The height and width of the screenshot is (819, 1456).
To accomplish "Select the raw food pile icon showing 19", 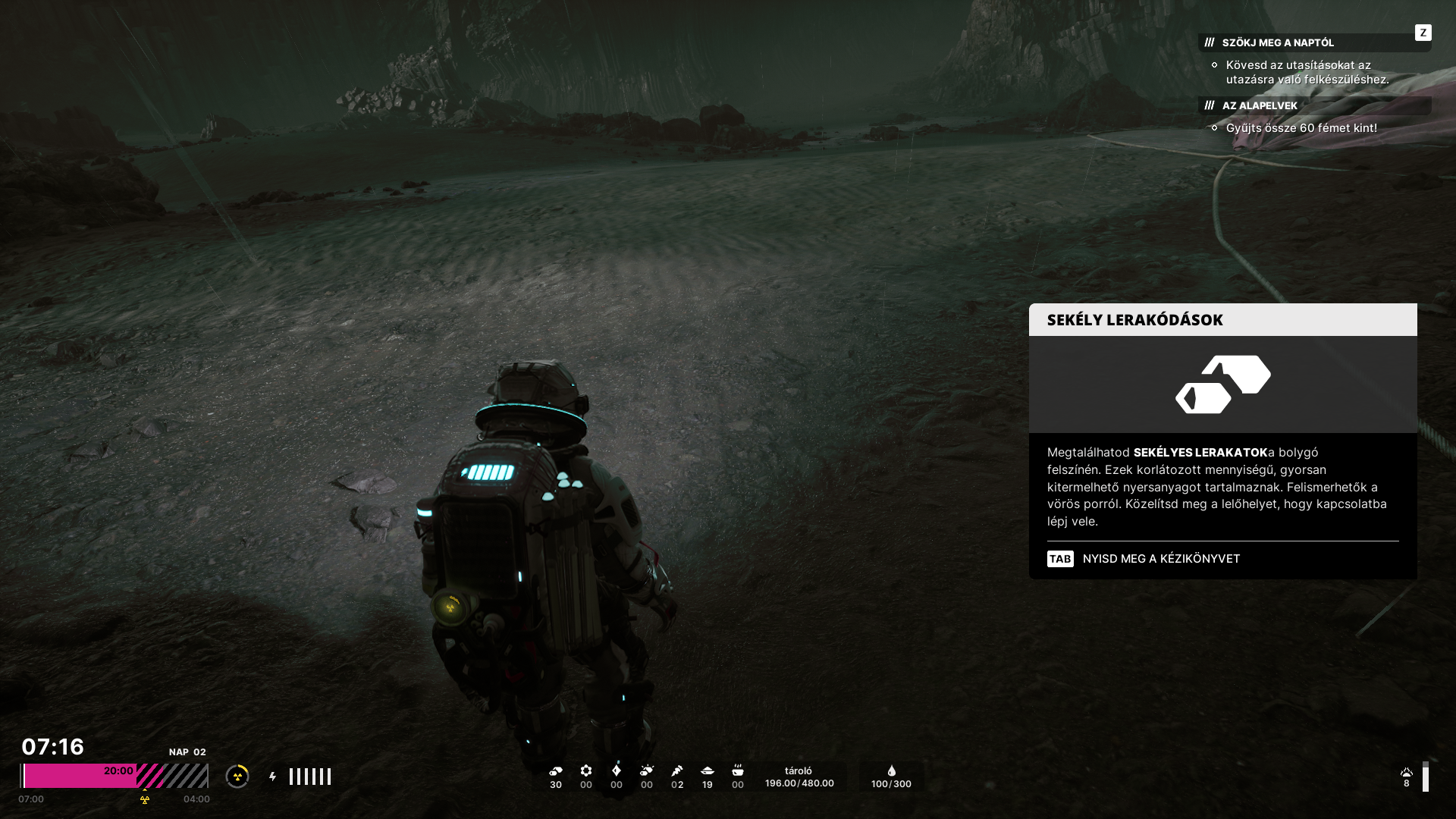I will pyautogui.click(x=708, y=771).
